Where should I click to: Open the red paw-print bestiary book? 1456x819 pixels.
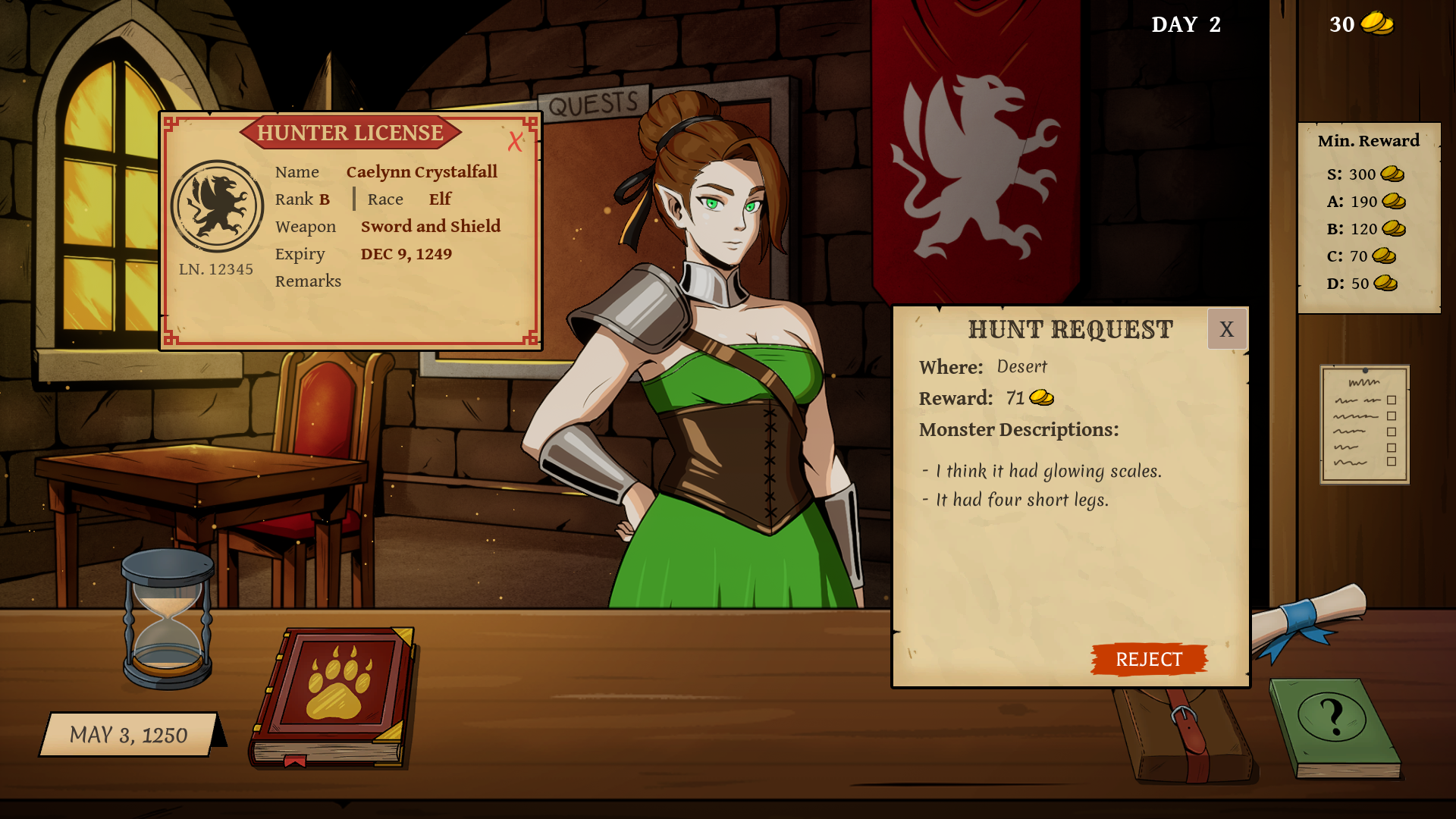point(332,695)
